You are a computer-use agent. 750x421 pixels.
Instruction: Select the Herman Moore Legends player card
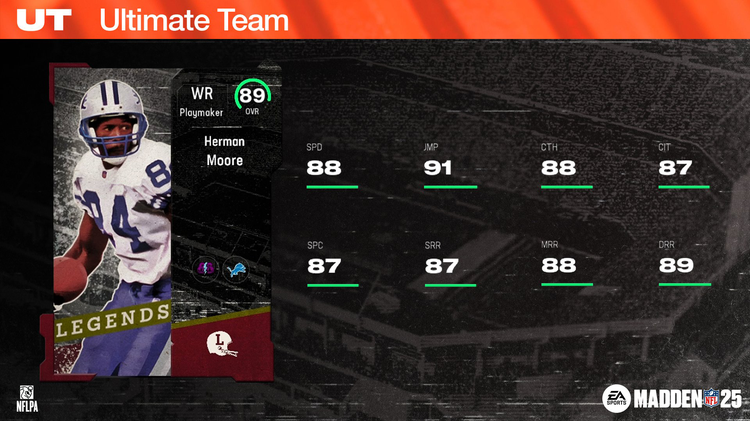click(160, 220)
